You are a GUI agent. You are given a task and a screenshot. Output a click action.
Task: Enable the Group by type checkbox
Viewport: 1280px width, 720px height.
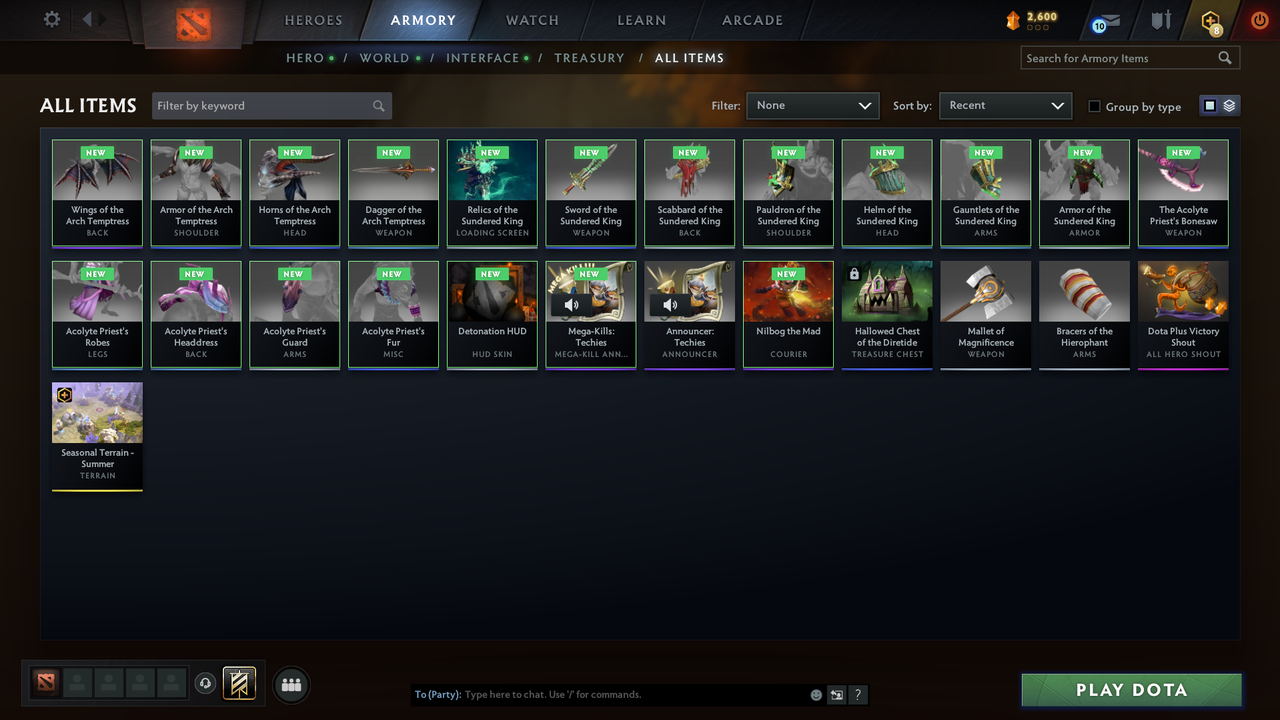[1094, 106]
